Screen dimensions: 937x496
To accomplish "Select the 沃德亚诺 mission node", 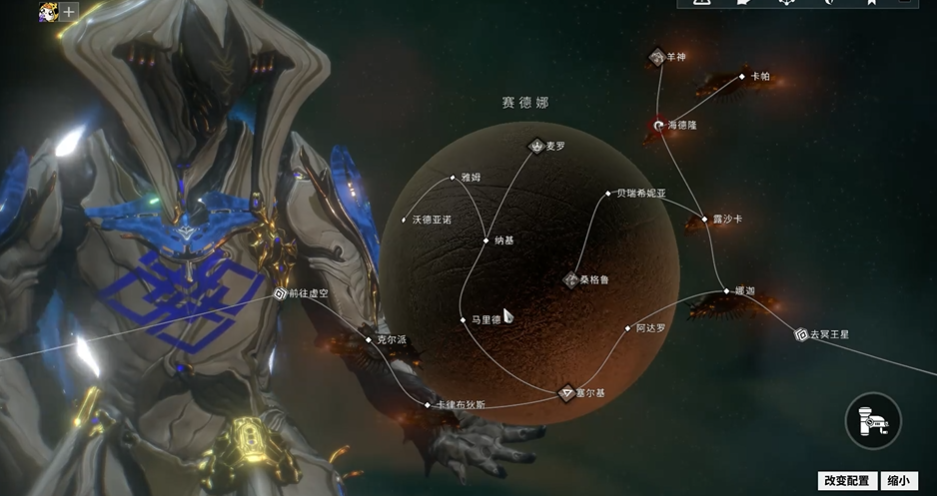I will (404, 219).
